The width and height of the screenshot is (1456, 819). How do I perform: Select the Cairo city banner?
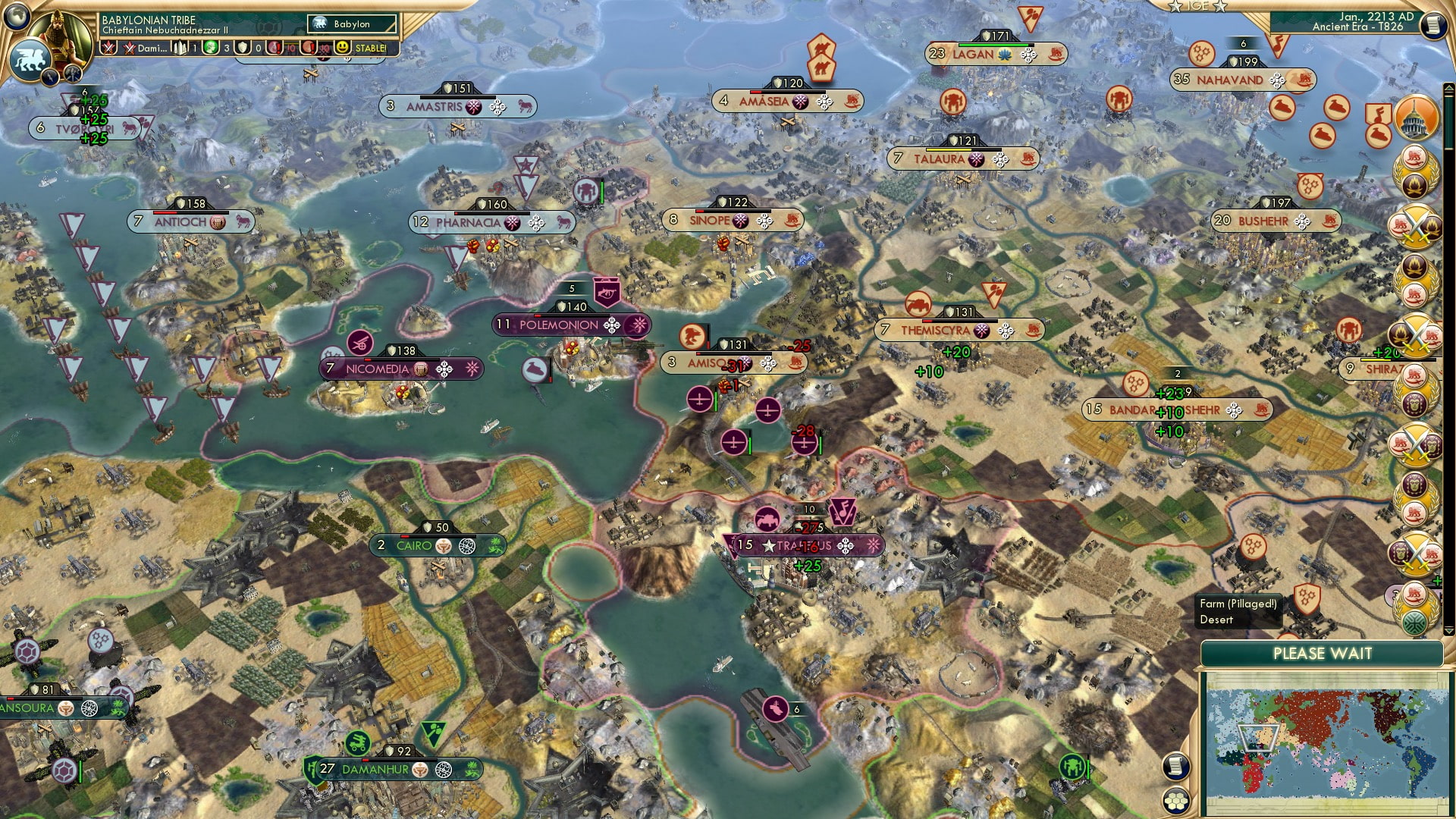click(427, 544)
